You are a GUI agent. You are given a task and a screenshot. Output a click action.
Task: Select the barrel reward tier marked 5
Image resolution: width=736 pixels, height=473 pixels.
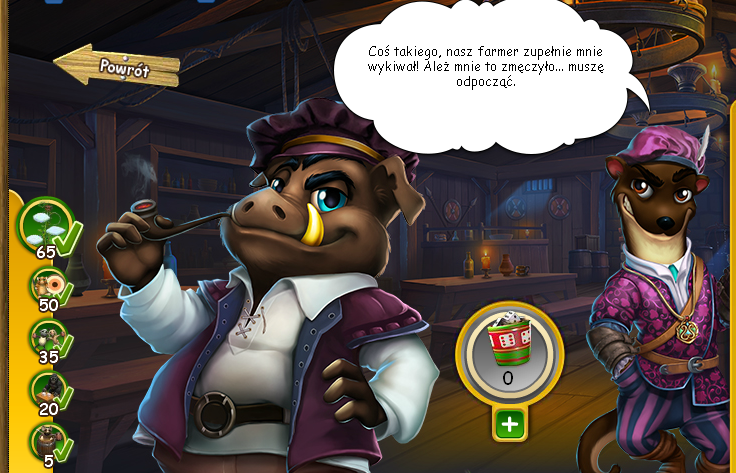pos(47,438)
